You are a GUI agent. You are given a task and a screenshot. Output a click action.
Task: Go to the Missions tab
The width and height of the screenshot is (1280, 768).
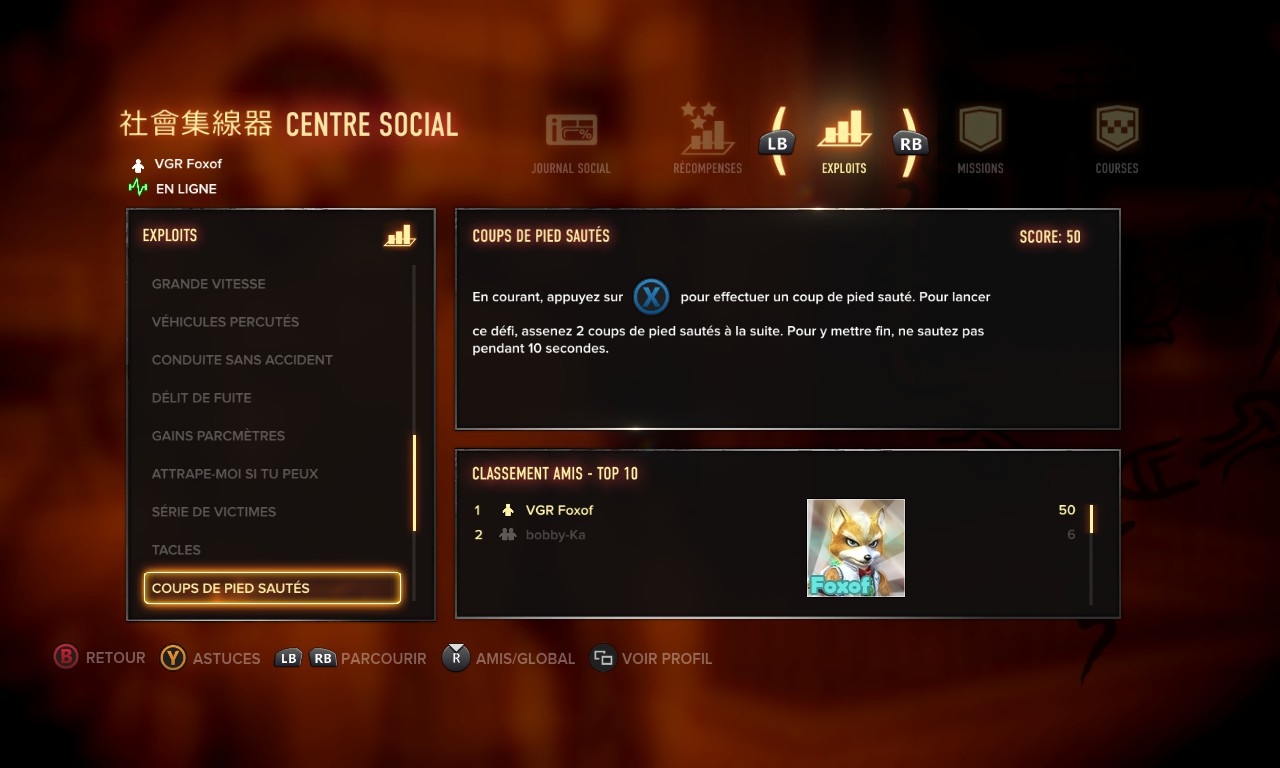click(x=980, y=142)
